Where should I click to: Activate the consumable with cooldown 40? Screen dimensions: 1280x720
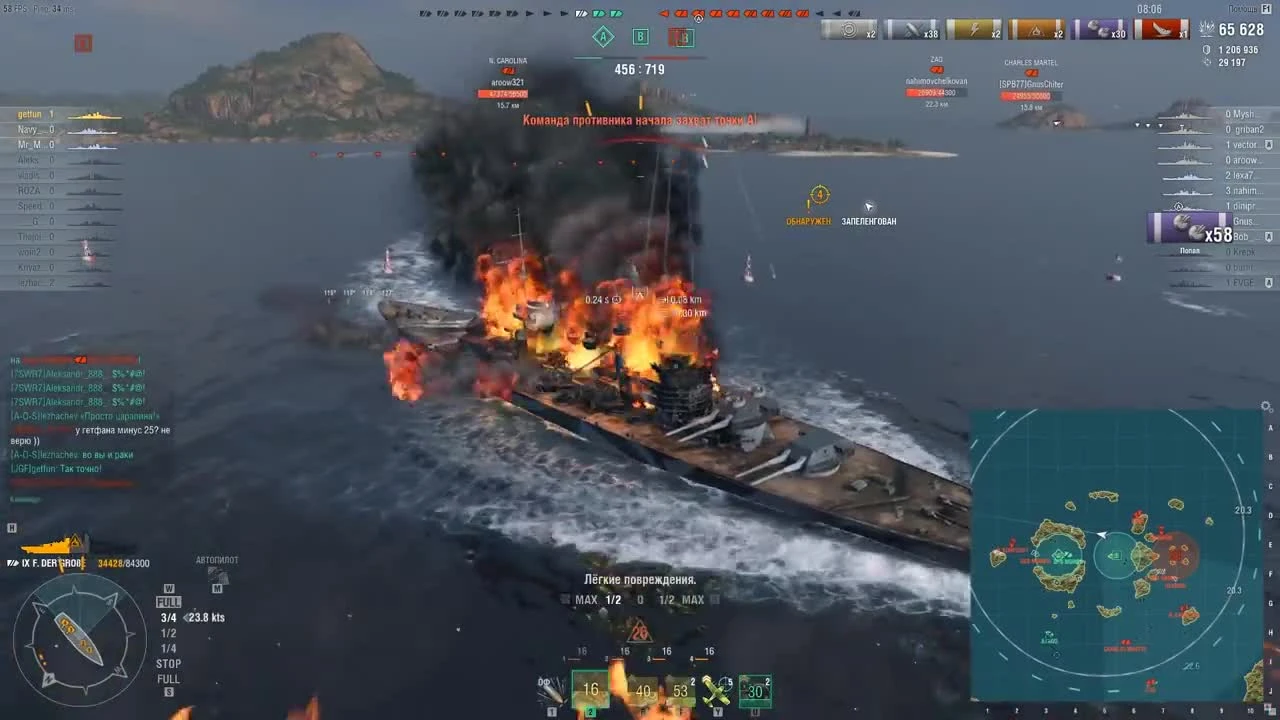coord(643,690)
